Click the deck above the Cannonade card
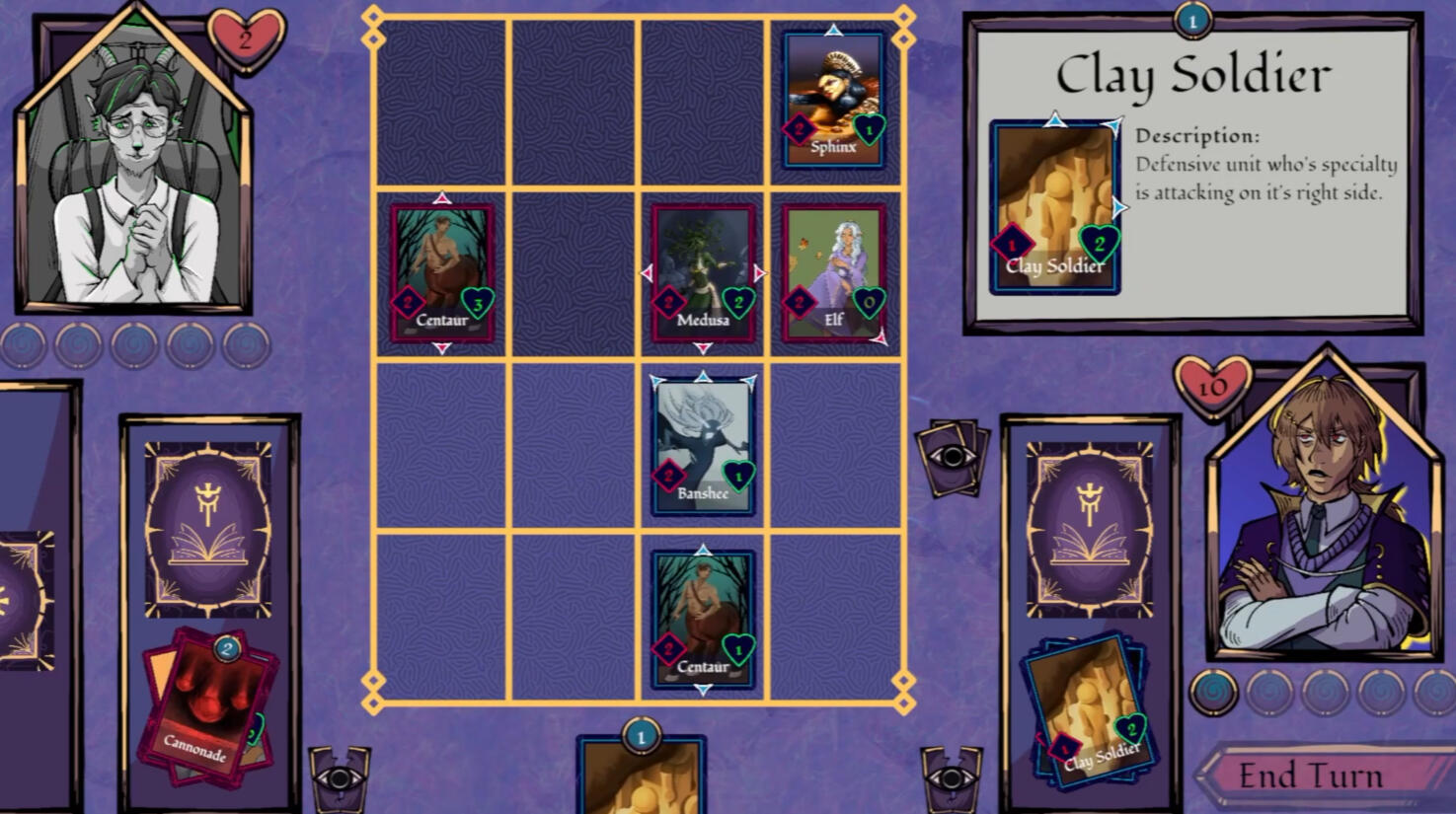Screen dimensions: 1456x814 (x=208, y=530)
